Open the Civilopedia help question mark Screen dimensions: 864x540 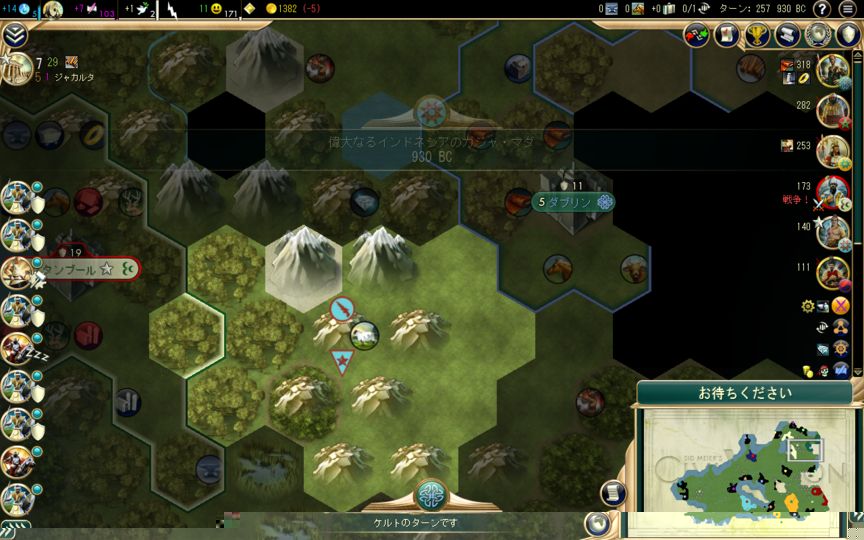[822, 9]
